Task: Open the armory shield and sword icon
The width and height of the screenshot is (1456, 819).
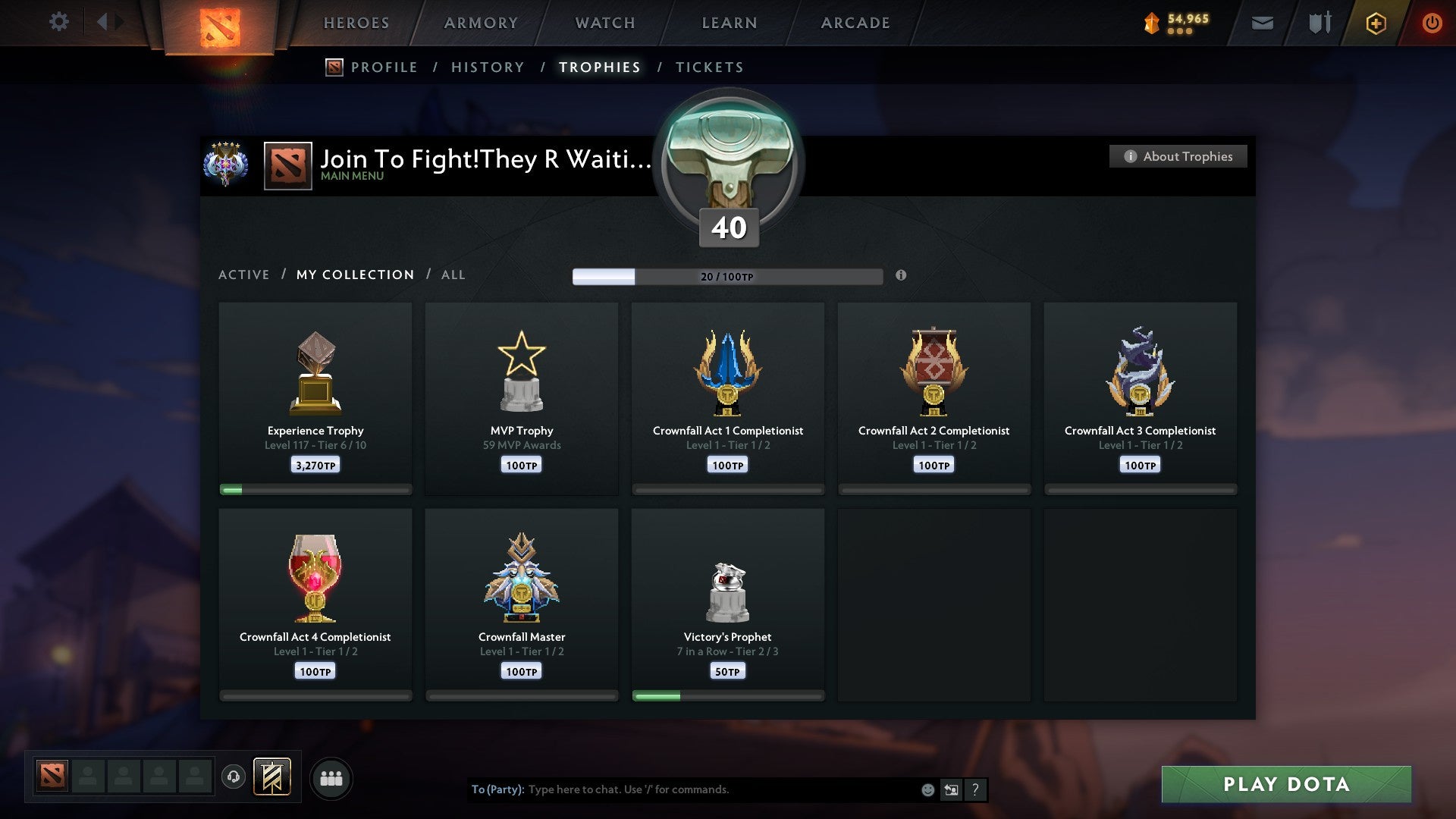Action: tap(1319, 23)
